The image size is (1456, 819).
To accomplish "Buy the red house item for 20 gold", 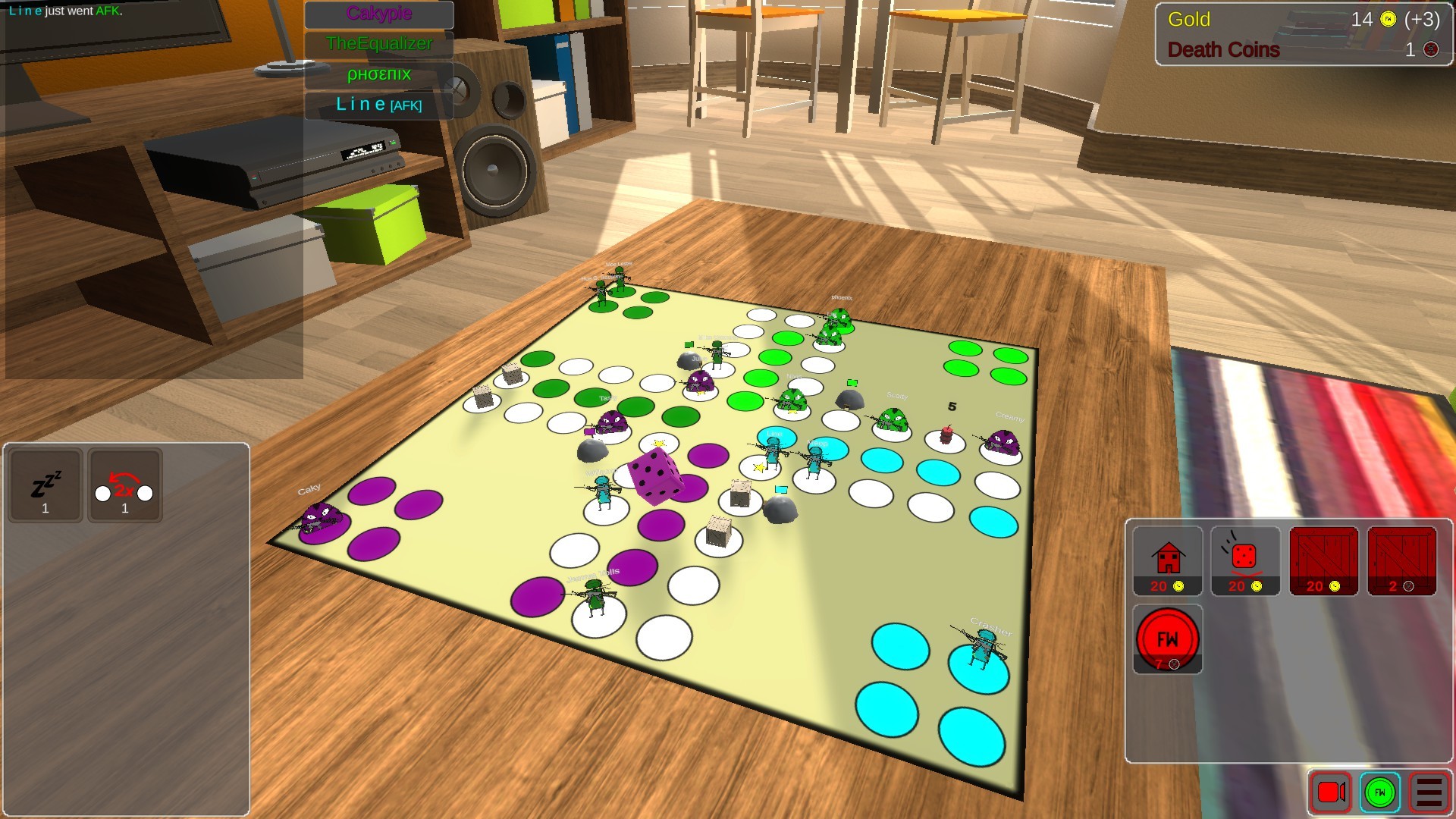I will click(x=1168, y=561).
